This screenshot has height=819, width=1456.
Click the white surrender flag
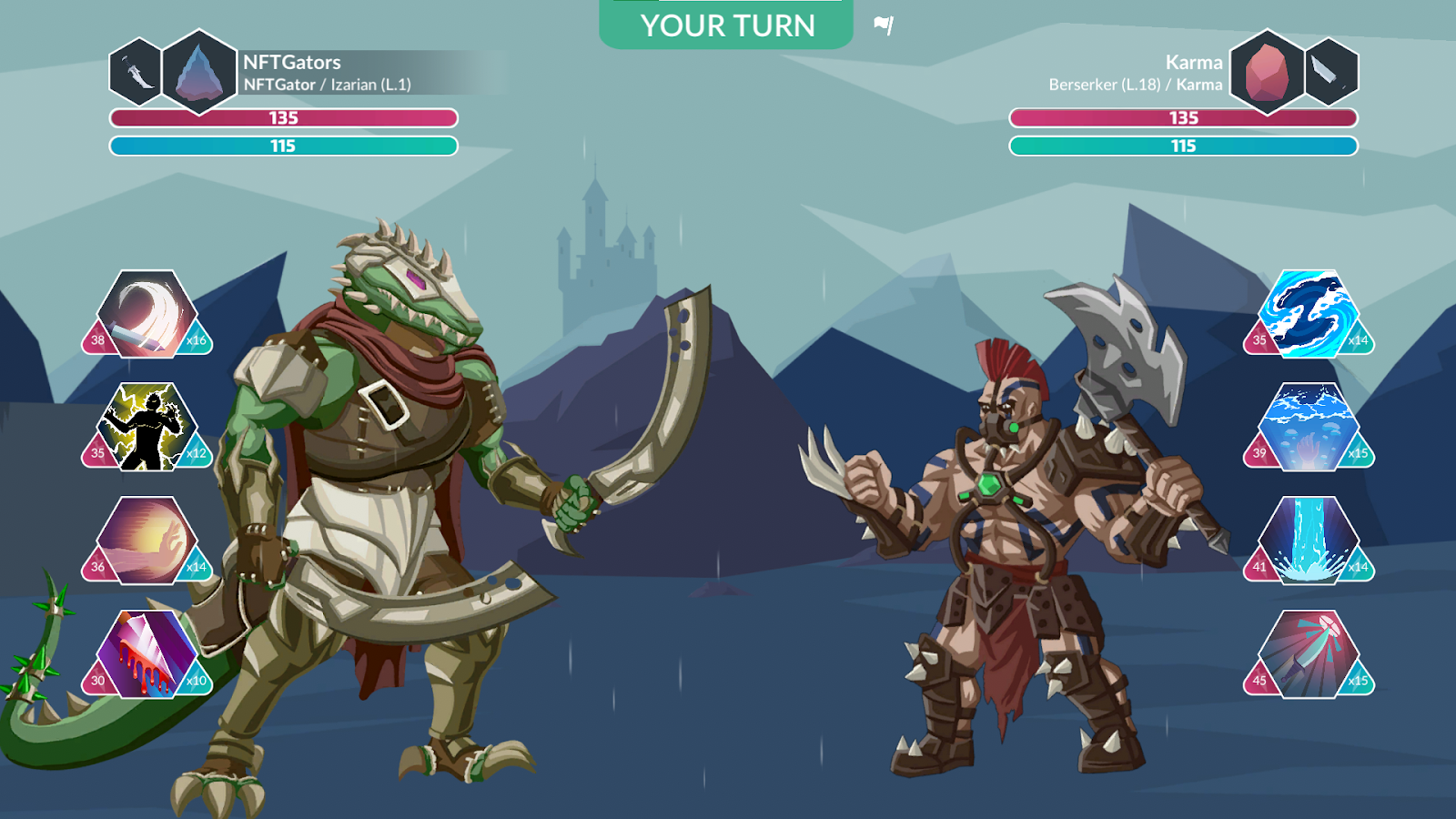(x=884, y=25)
